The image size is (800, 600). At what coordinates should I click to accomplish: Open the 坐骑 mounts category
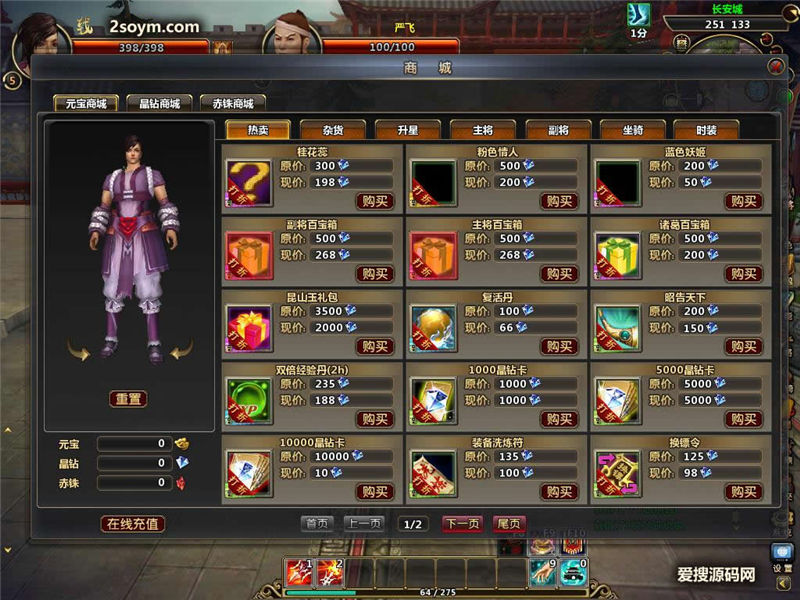pos(632,130)
